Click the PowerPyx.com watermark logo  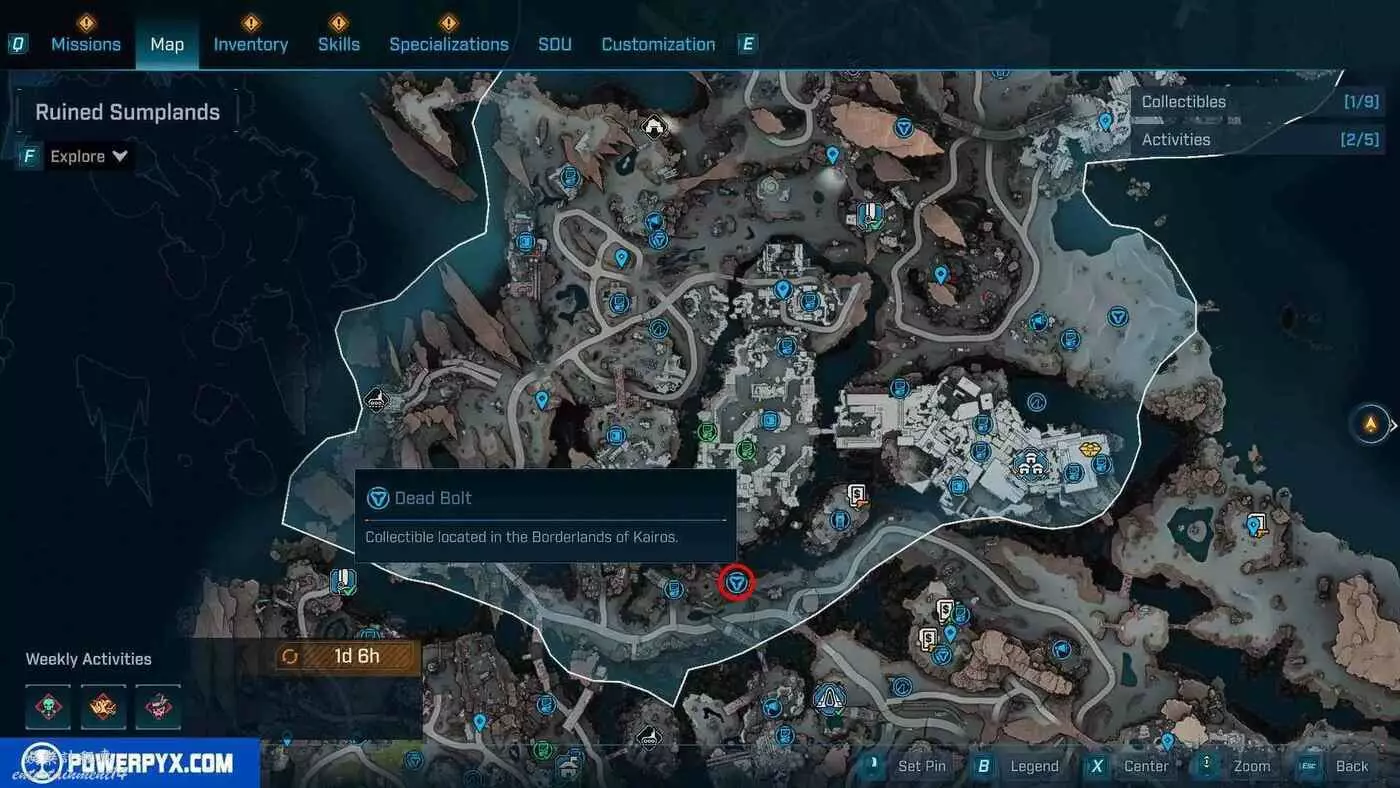click(130, 763)
